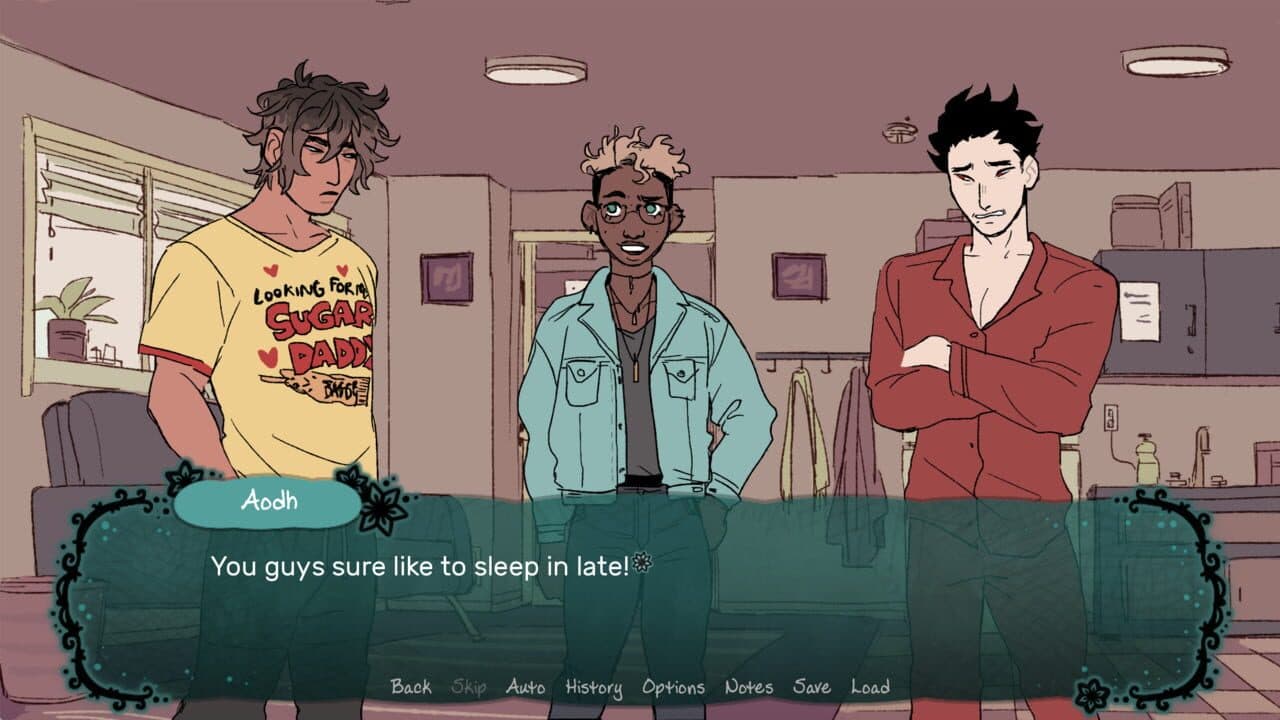
Task: Open the dialogue History
Action: pos(595,688)
